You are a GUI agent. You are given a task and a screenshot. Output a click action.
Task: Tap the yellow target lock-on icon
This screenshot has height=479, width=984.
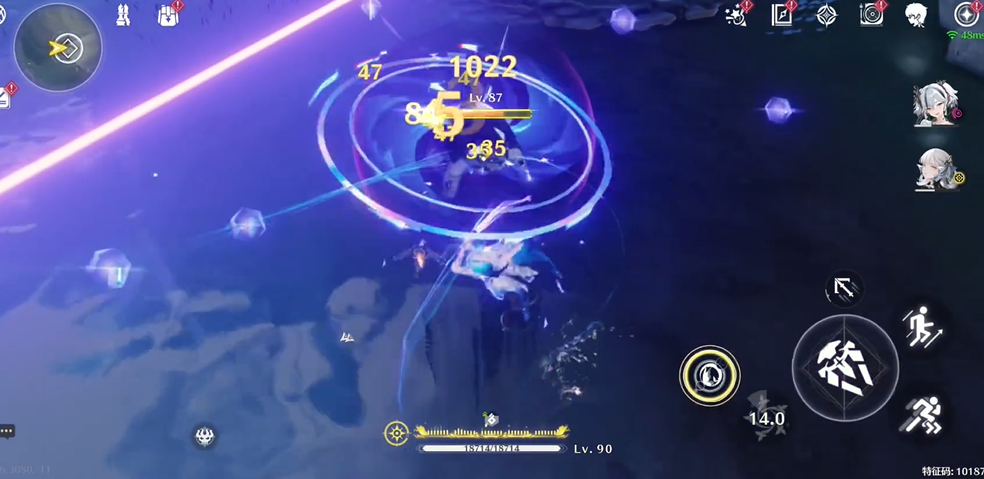point(396,432)
